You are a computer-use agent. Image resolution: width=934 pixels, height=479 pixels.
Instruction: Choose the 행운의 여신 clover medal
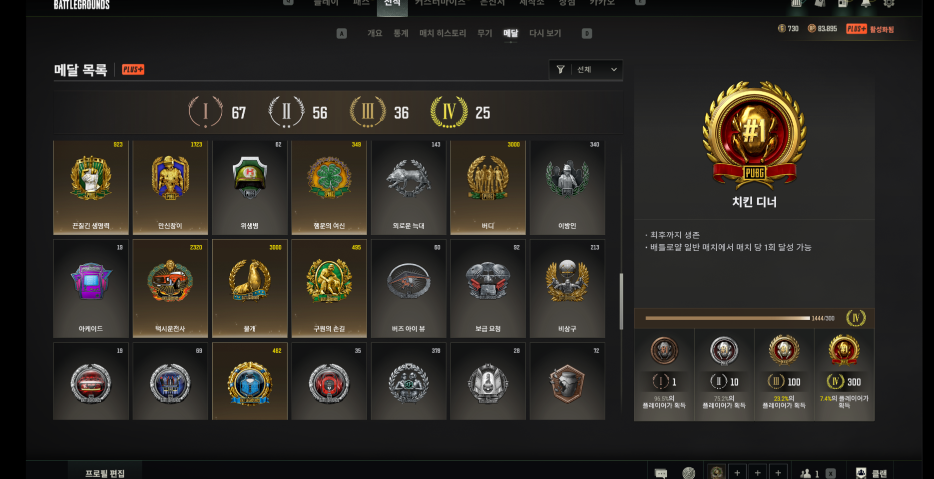(329, 187)
